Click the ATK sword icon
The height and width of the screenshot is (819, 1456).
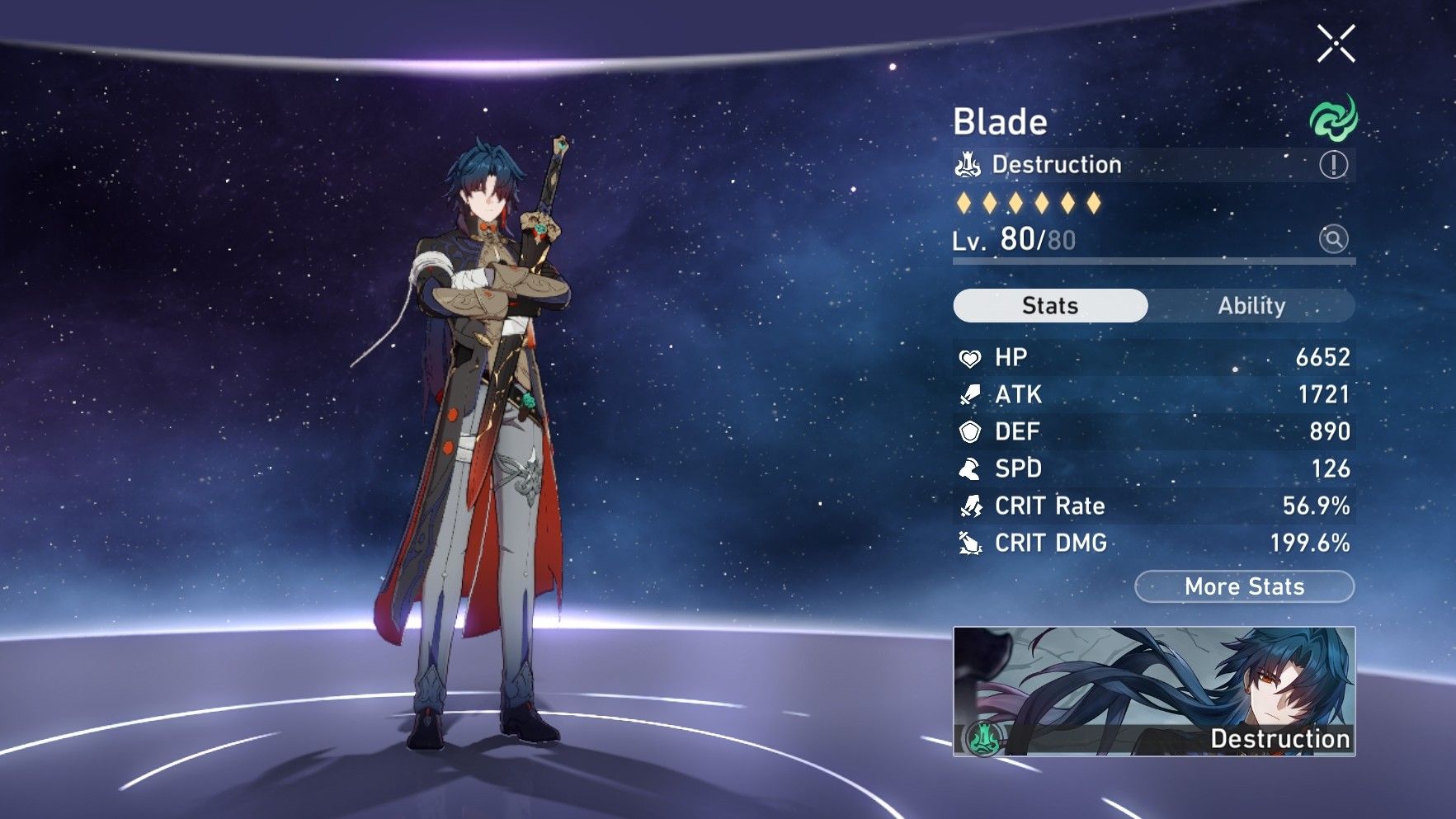[x=969, y=394]
